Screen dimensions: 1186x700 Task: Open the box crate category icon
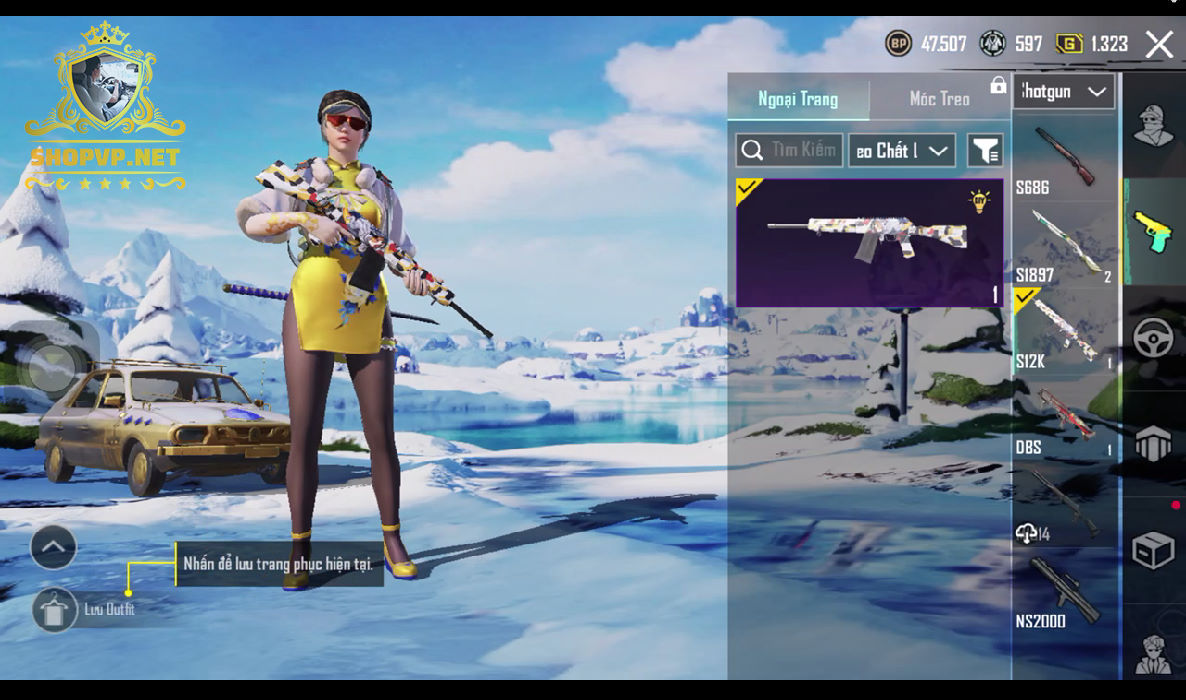[x=1153, y=550]
